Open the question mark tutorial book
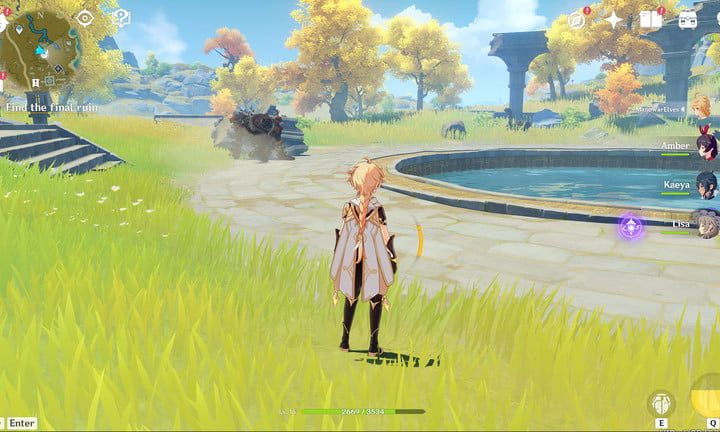720x432 pixels. coord(121,18)
